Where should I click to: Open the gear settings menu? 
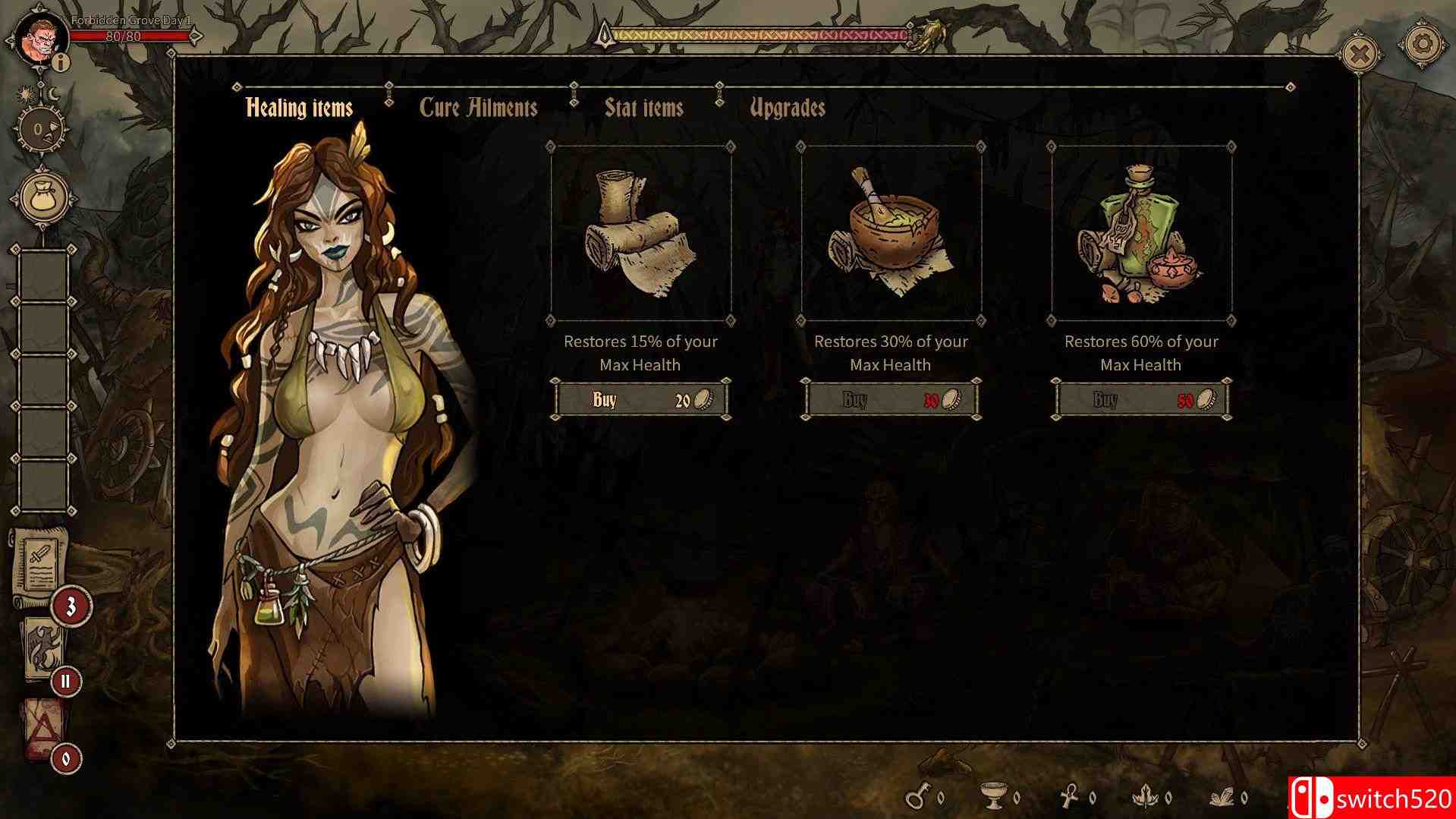tap(1423, 45)
